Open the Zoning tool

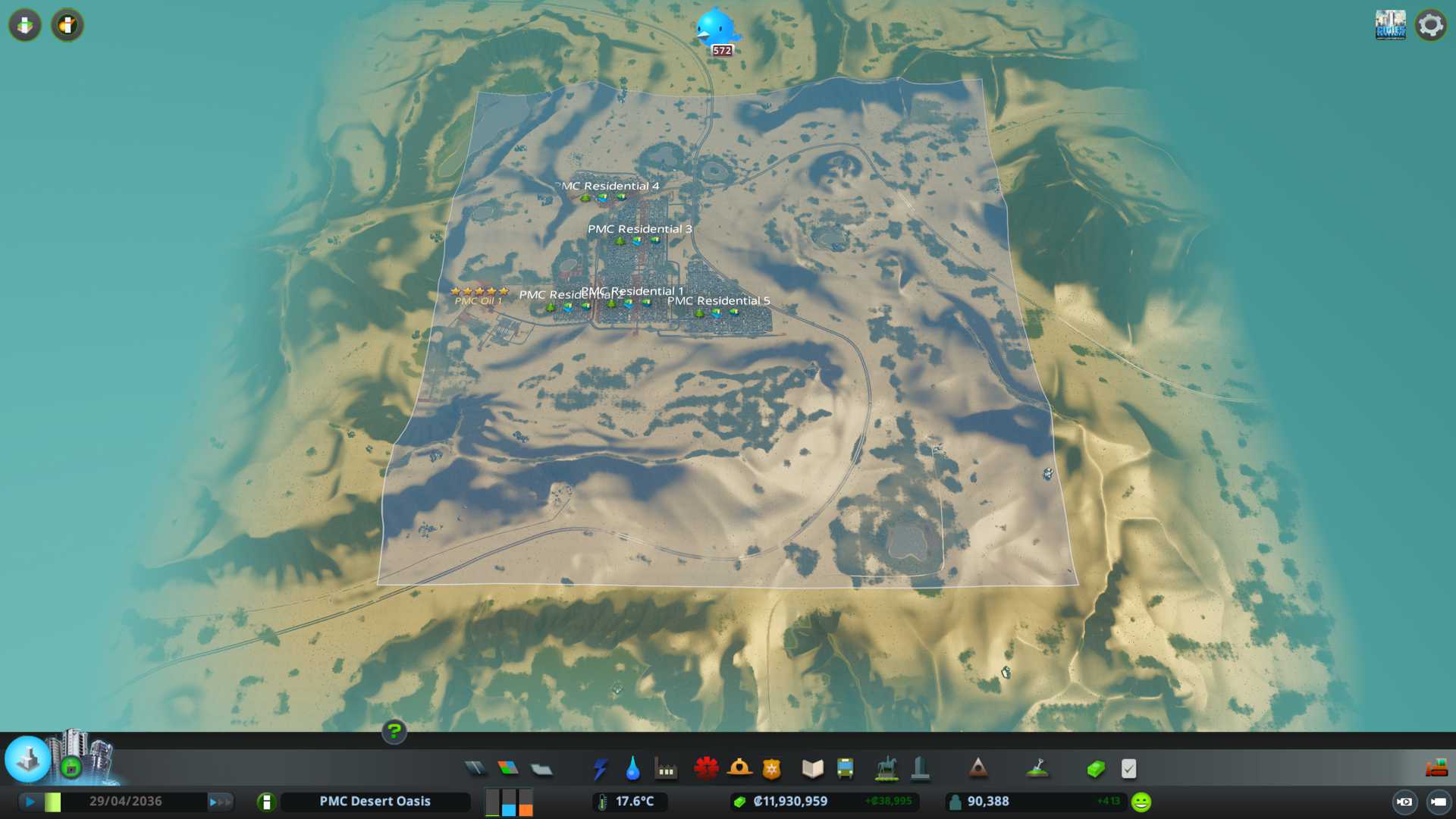coord(508,769)
